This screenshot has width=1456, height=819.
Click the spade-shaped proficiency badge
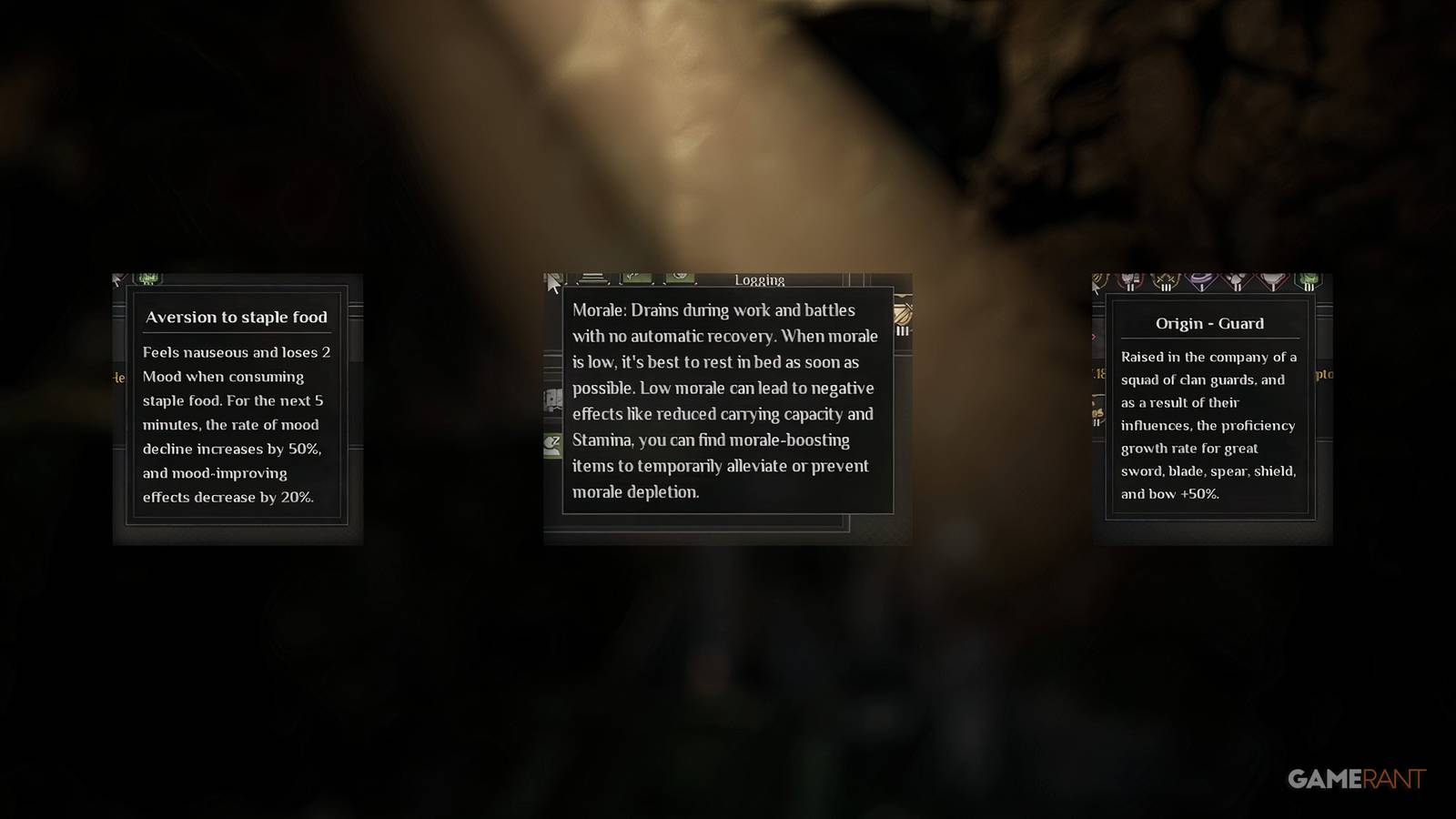1236,279
